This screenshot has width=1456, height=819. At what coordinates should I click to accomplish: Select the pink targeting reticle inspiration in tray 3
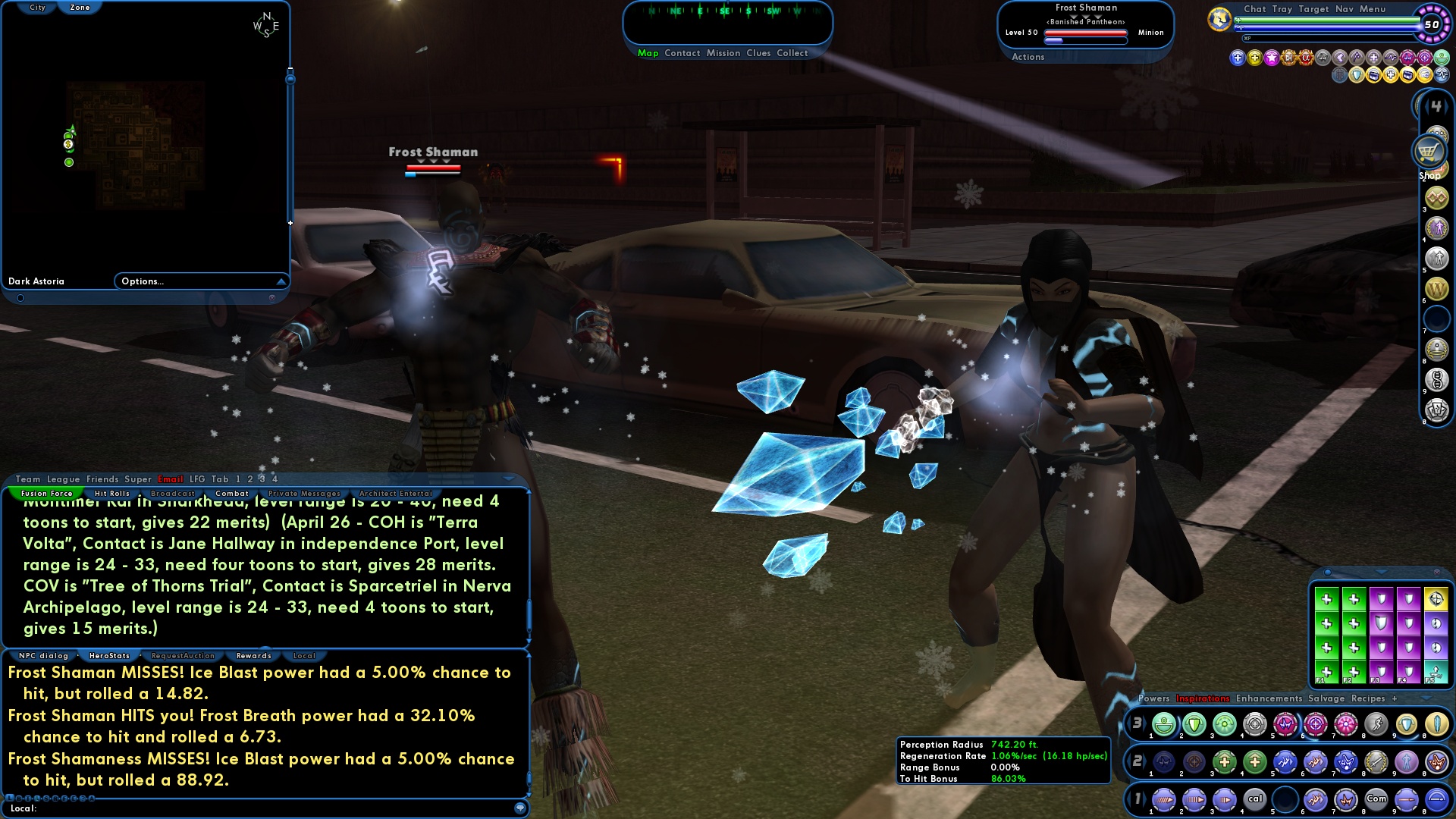pos(1314,726)
